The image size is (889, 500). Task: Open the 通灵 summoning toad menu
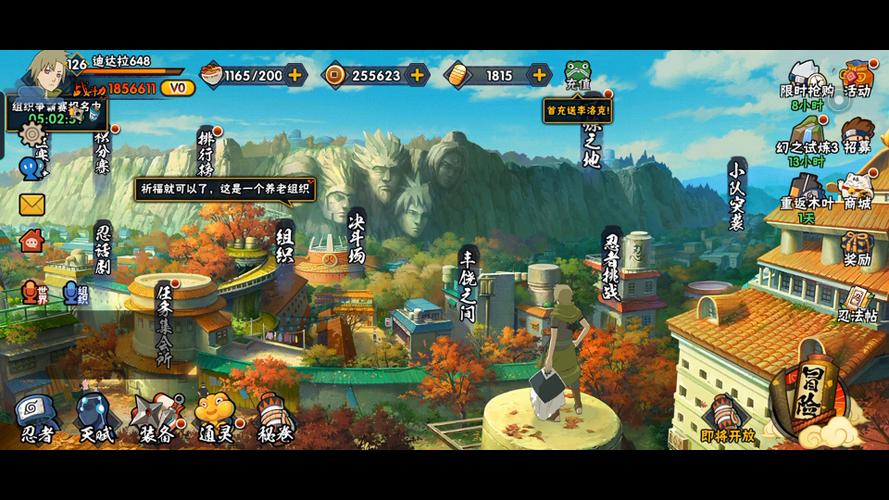(x=214, y=418)
